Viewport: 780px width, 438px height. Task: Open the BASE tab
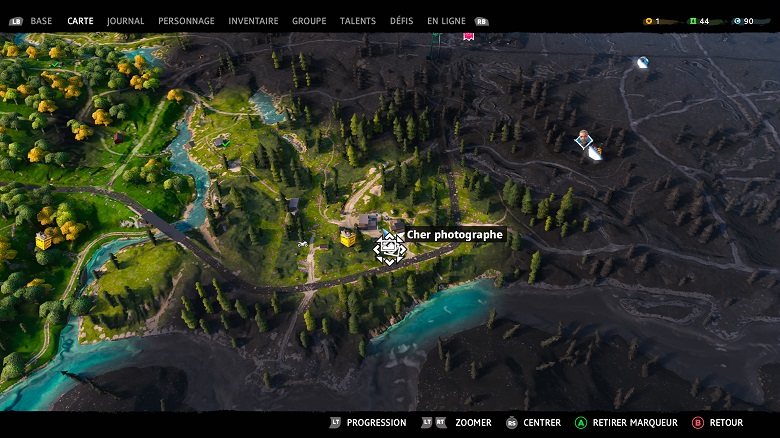coord(41,21)
